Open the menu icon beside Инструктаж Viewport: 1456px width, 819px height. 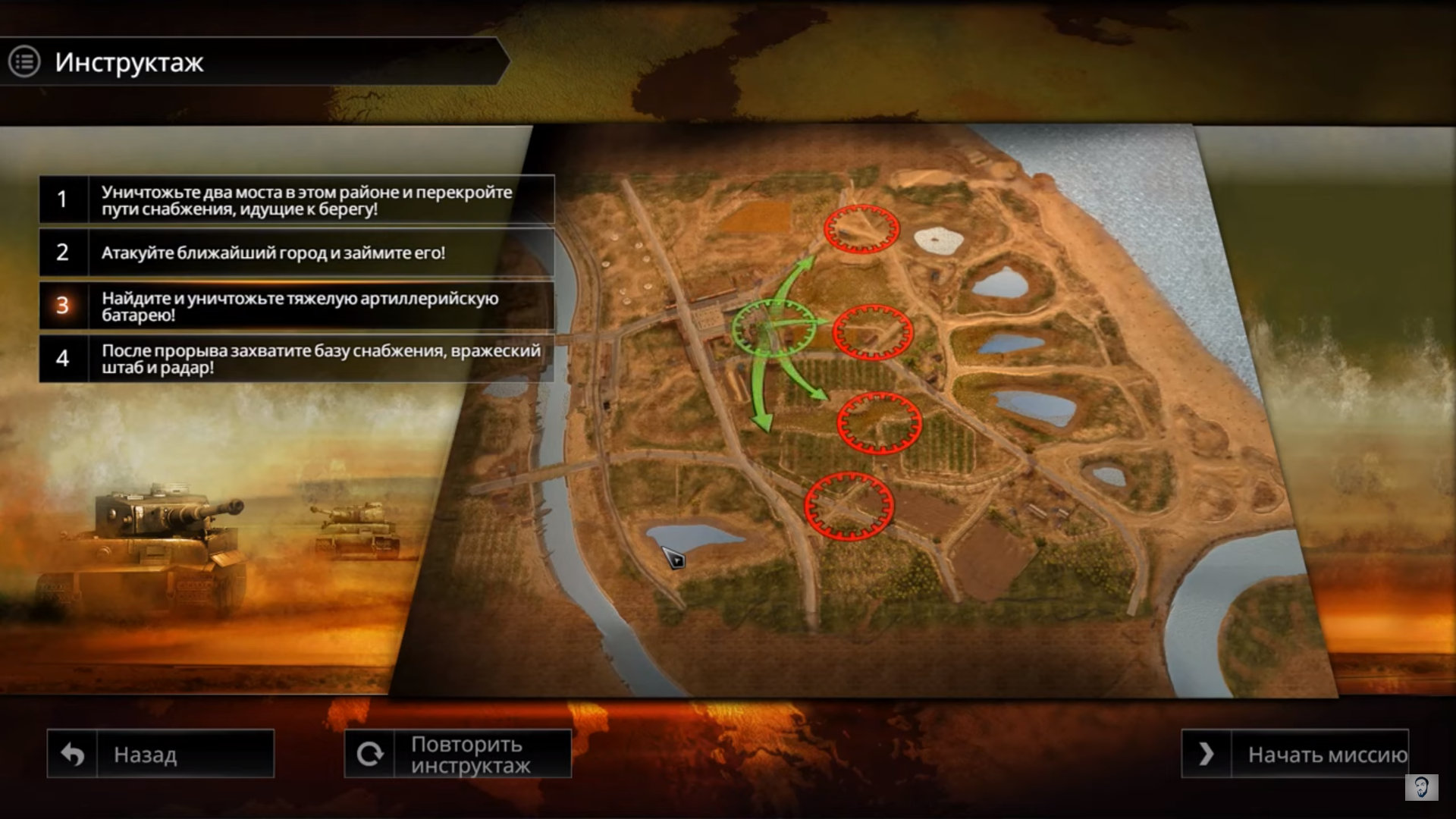pyautogui.click(x=24, y=62)
